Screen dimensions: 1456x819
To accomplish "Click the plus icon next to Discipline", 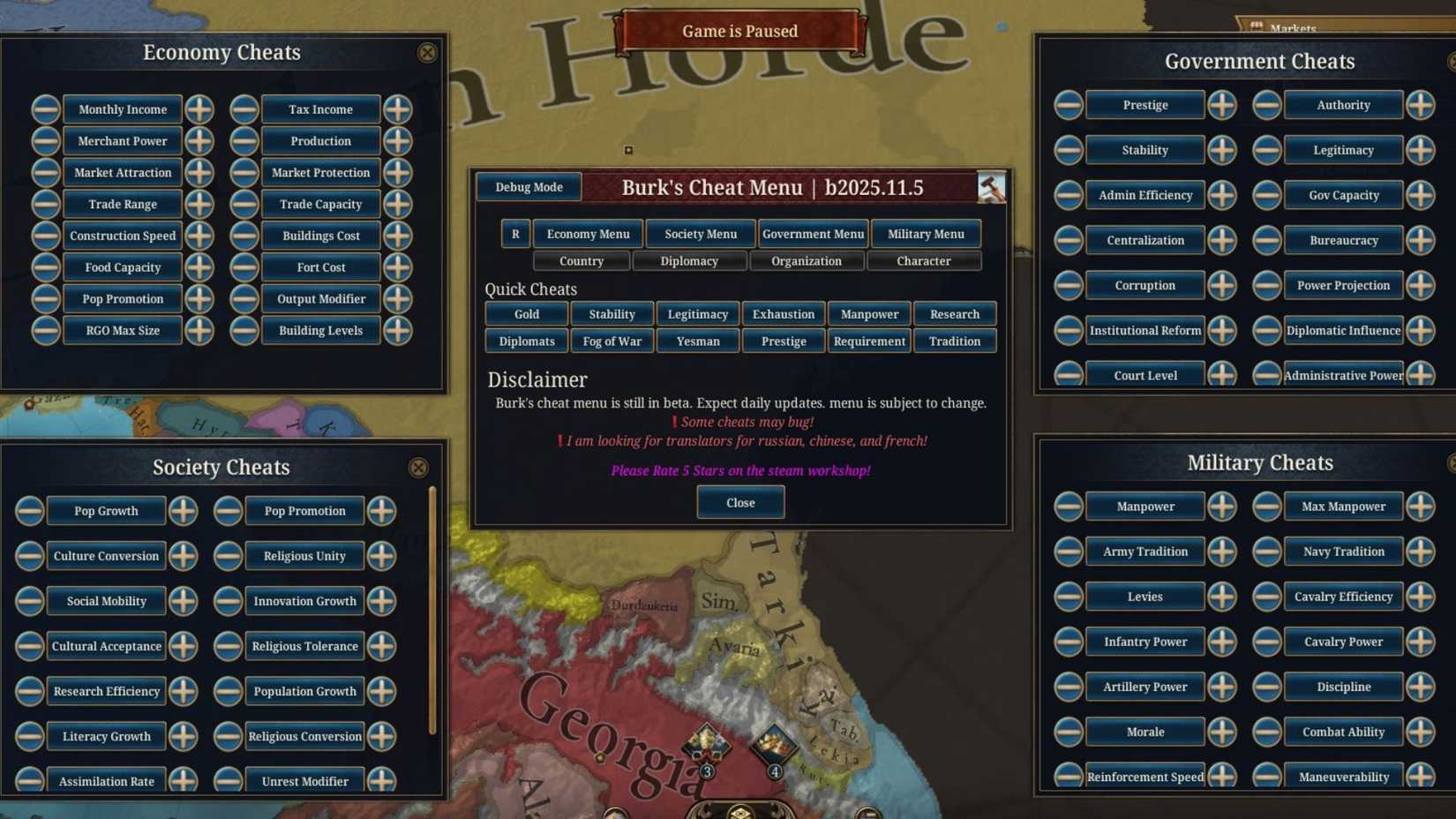I will (x=1421, y=687).
